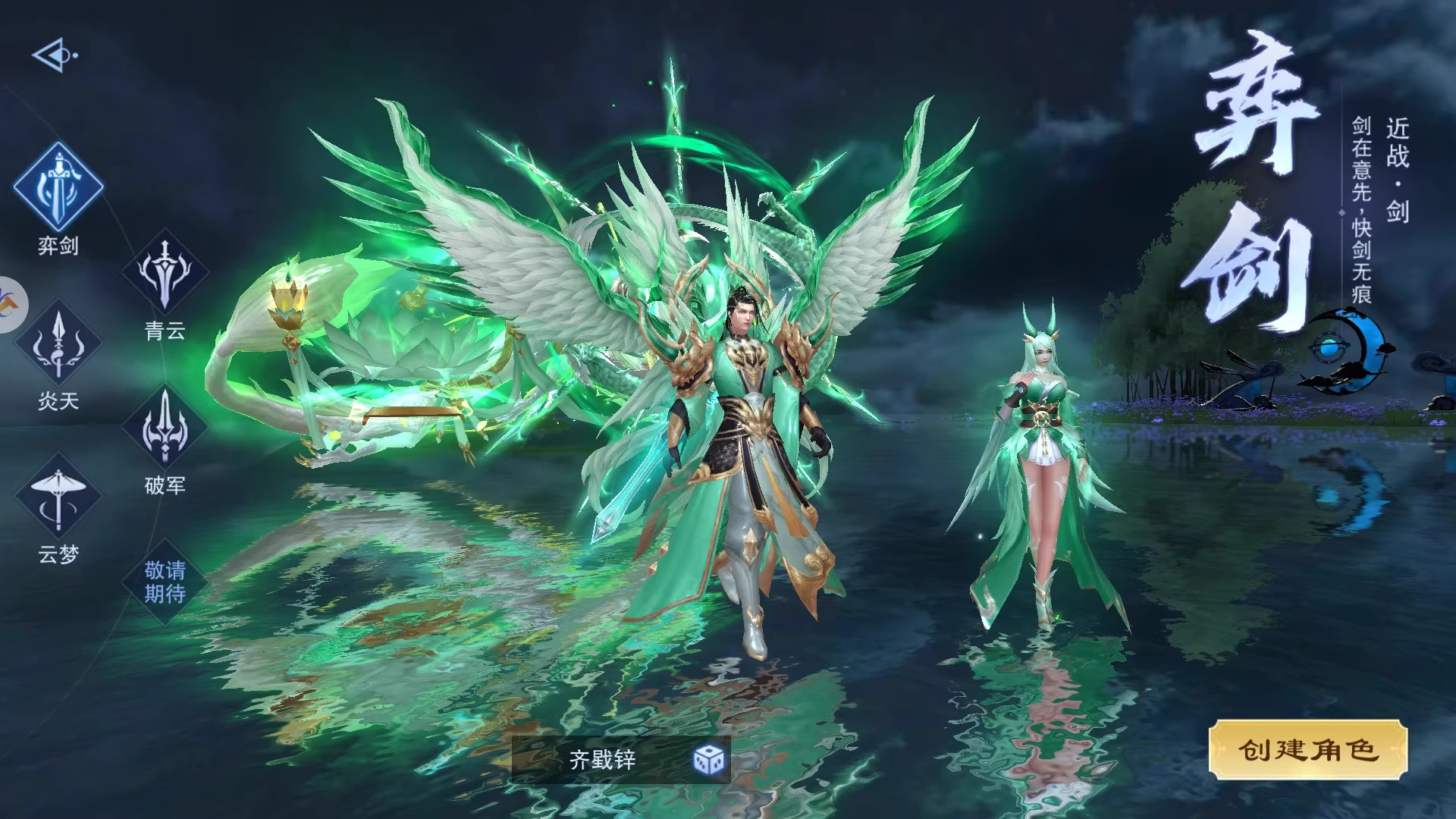Image resolution: width=1456 pixels, height=819 pixels.
Task: Select the 弈剑 sword class
Action: click(x=58, y=187)
